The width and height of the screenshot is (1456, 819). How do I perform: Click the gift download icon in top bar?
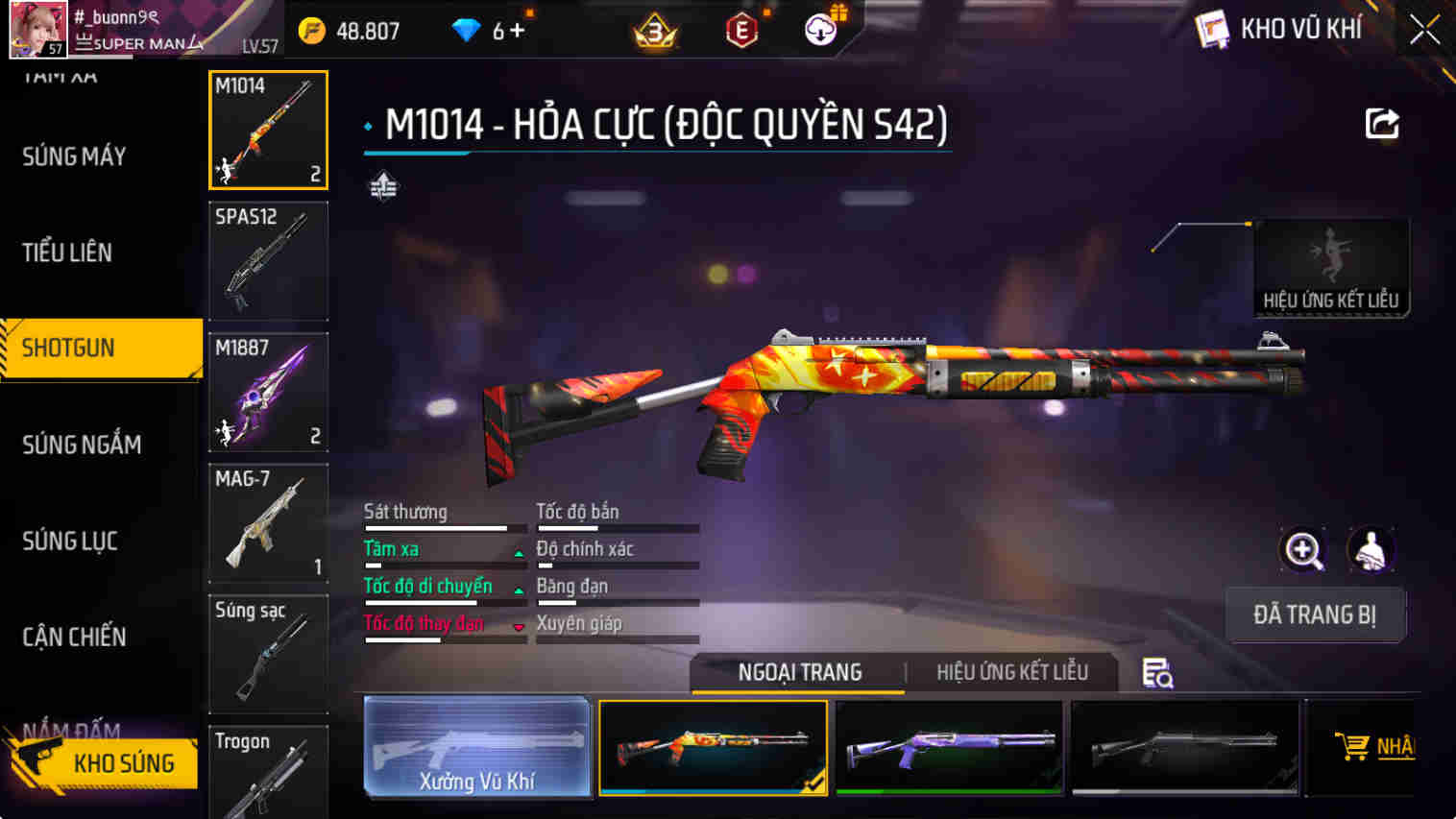pyautogui.click(x=818, y=30)
